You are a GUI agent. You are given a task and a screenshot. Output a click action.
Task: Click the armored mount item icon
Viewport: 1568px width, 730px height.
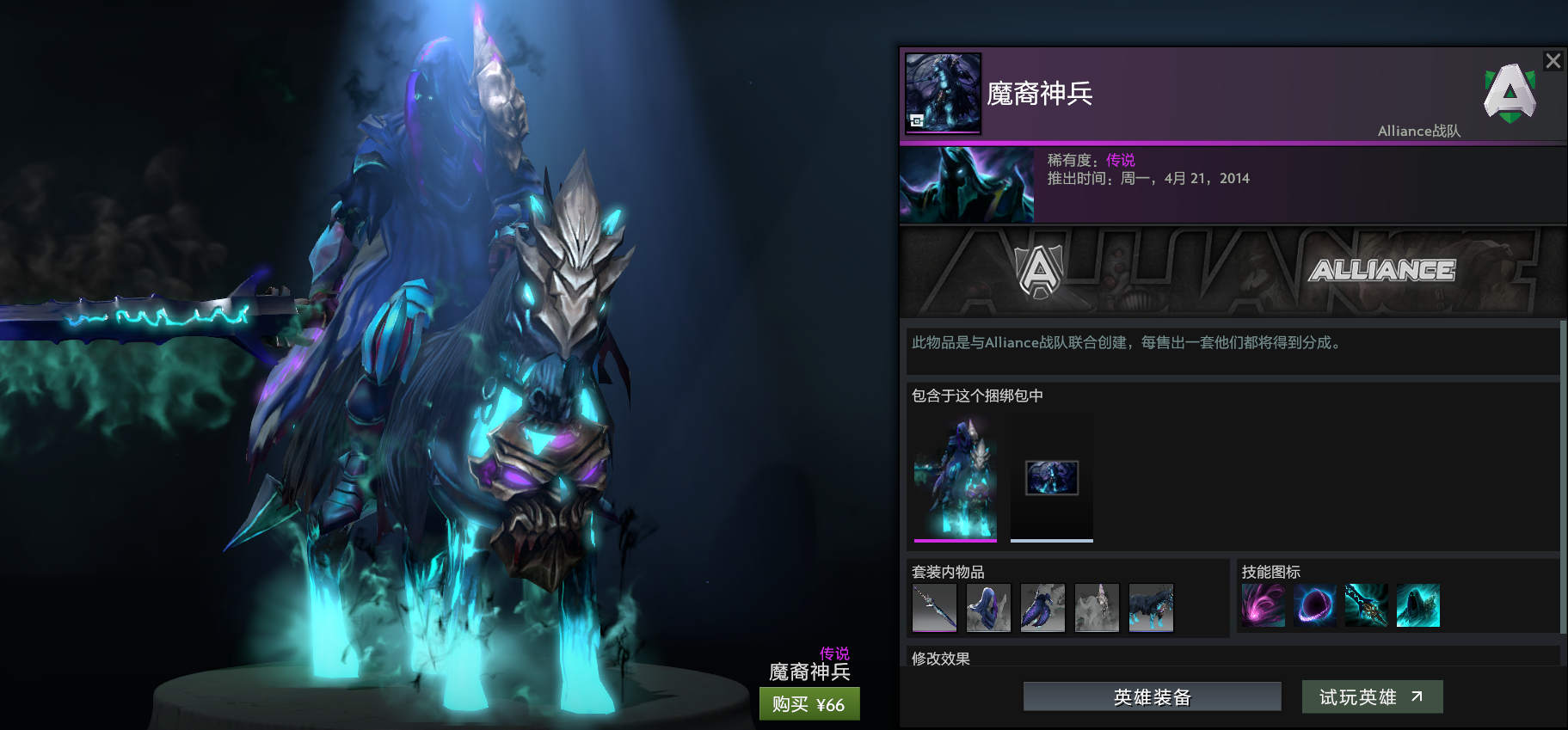[x=1151, y=608]
